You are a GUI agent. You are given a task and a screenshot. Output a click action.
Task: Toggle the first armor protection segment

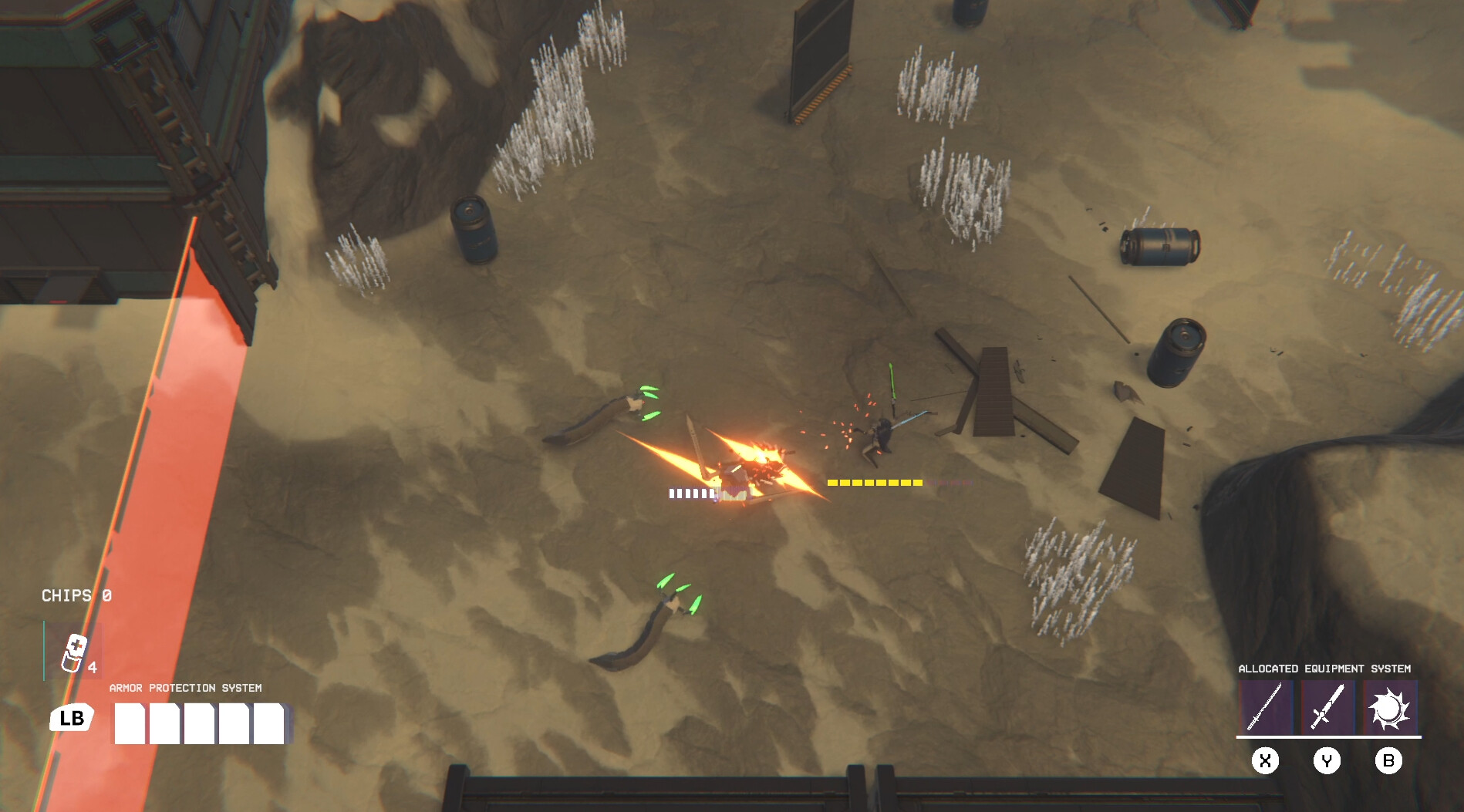pos(129,722)
